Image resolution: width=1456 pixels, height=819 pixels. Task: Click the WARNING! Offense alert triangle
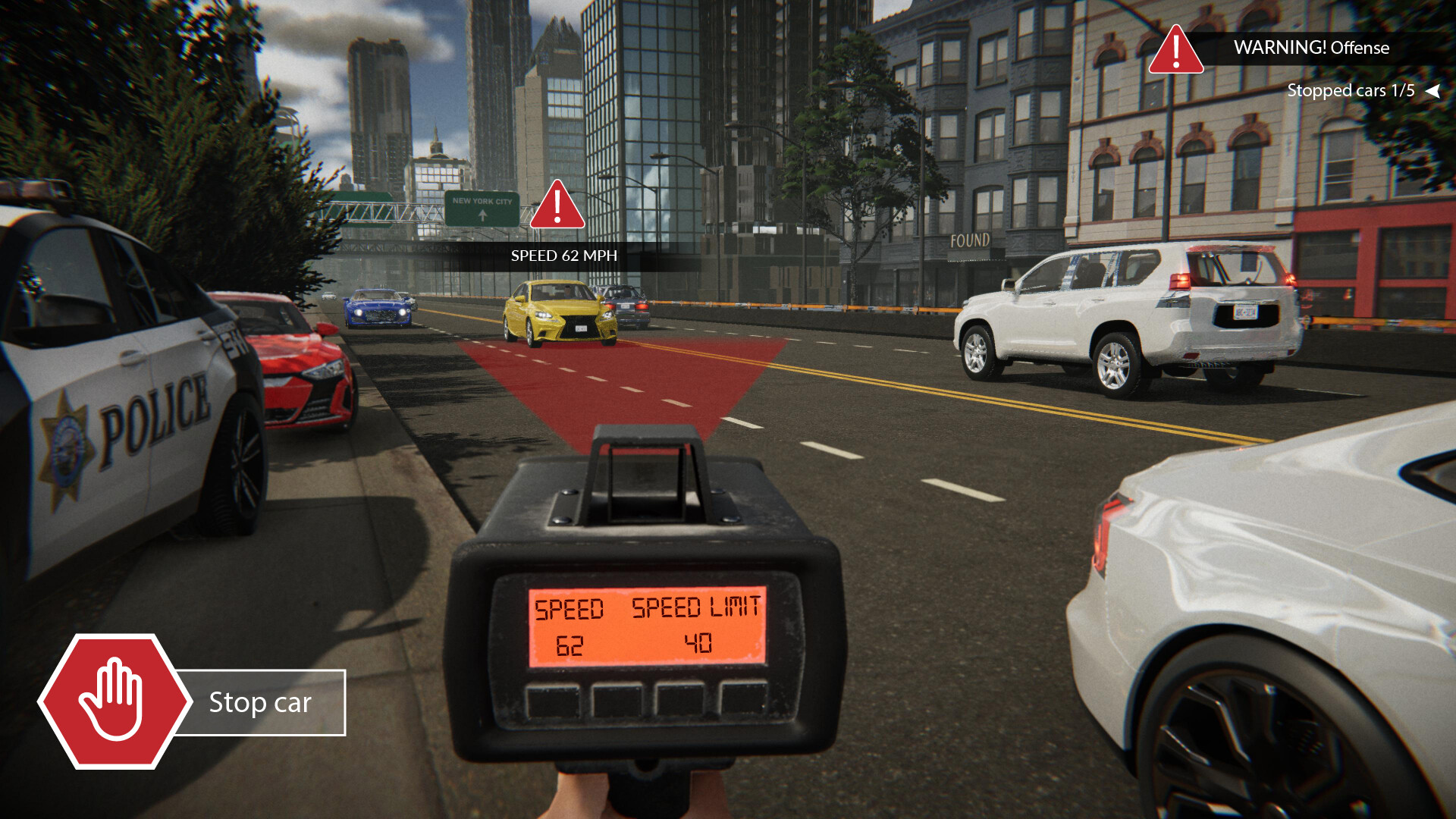click(1175, 55)
